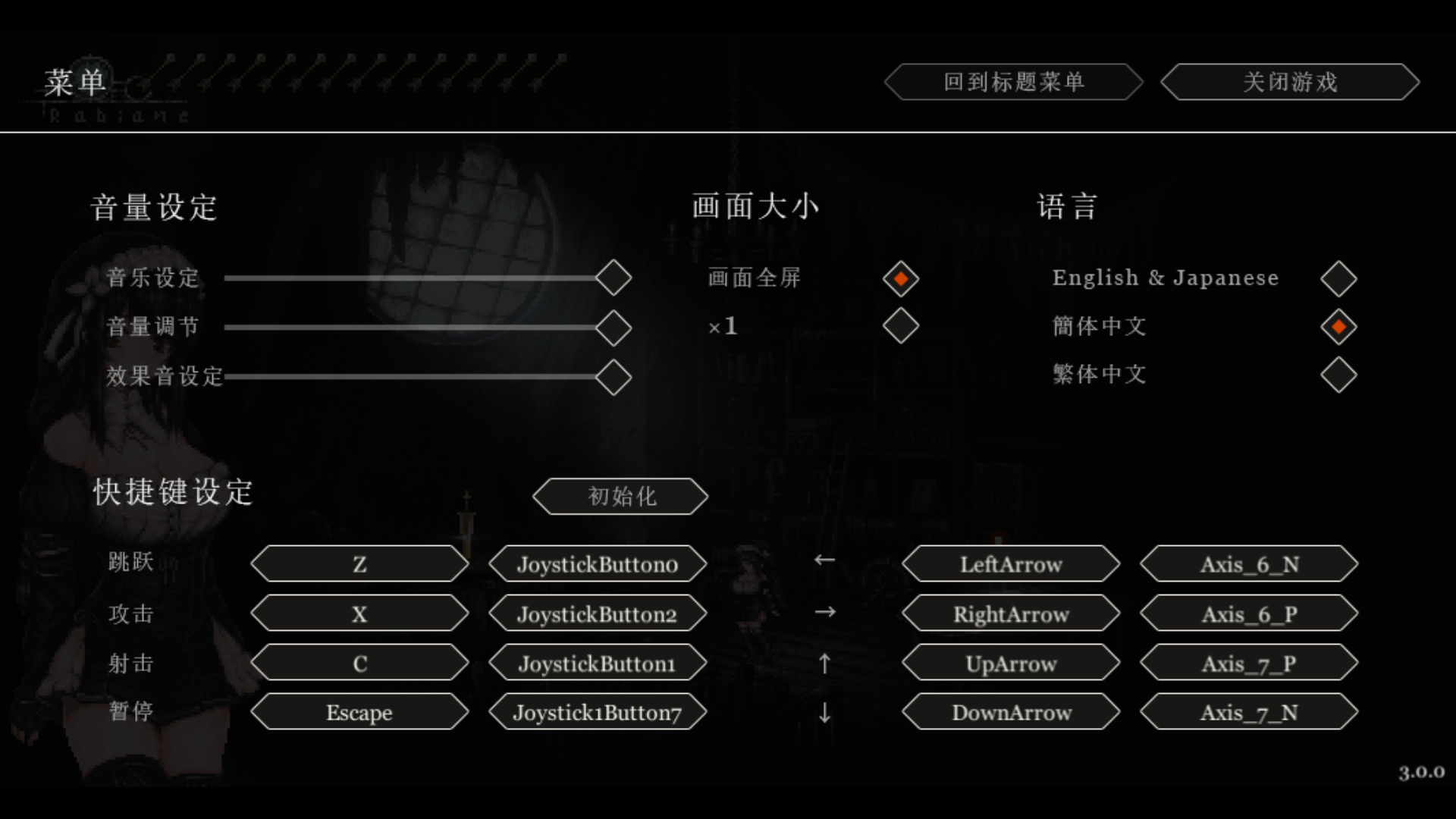The height and width of the screenshot is (819, 1456).
Task: Rebind the shoot key C
Action: [x=359, y=664]
